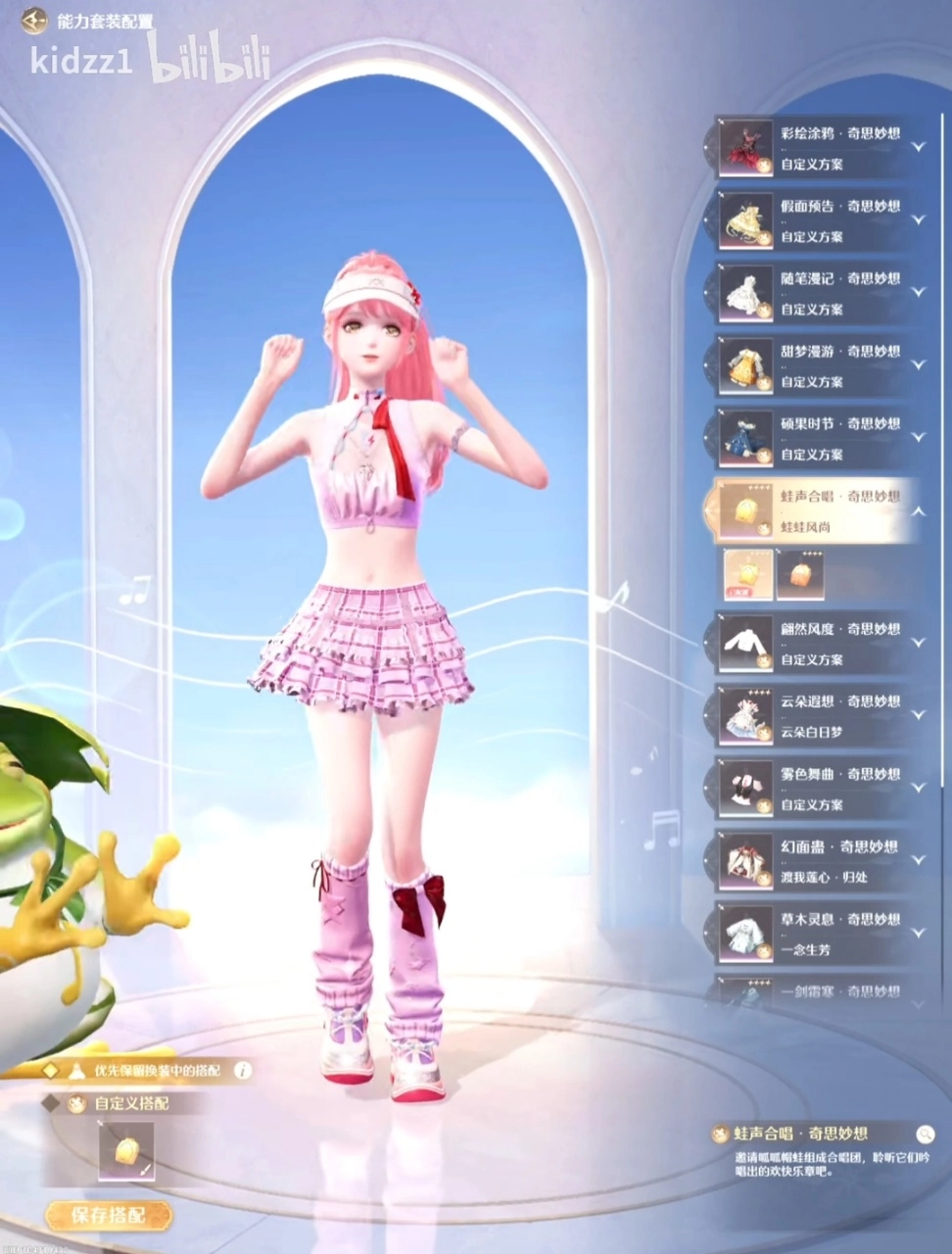Pick the second orange hat variant thumbnail

[x=800, y=574]
